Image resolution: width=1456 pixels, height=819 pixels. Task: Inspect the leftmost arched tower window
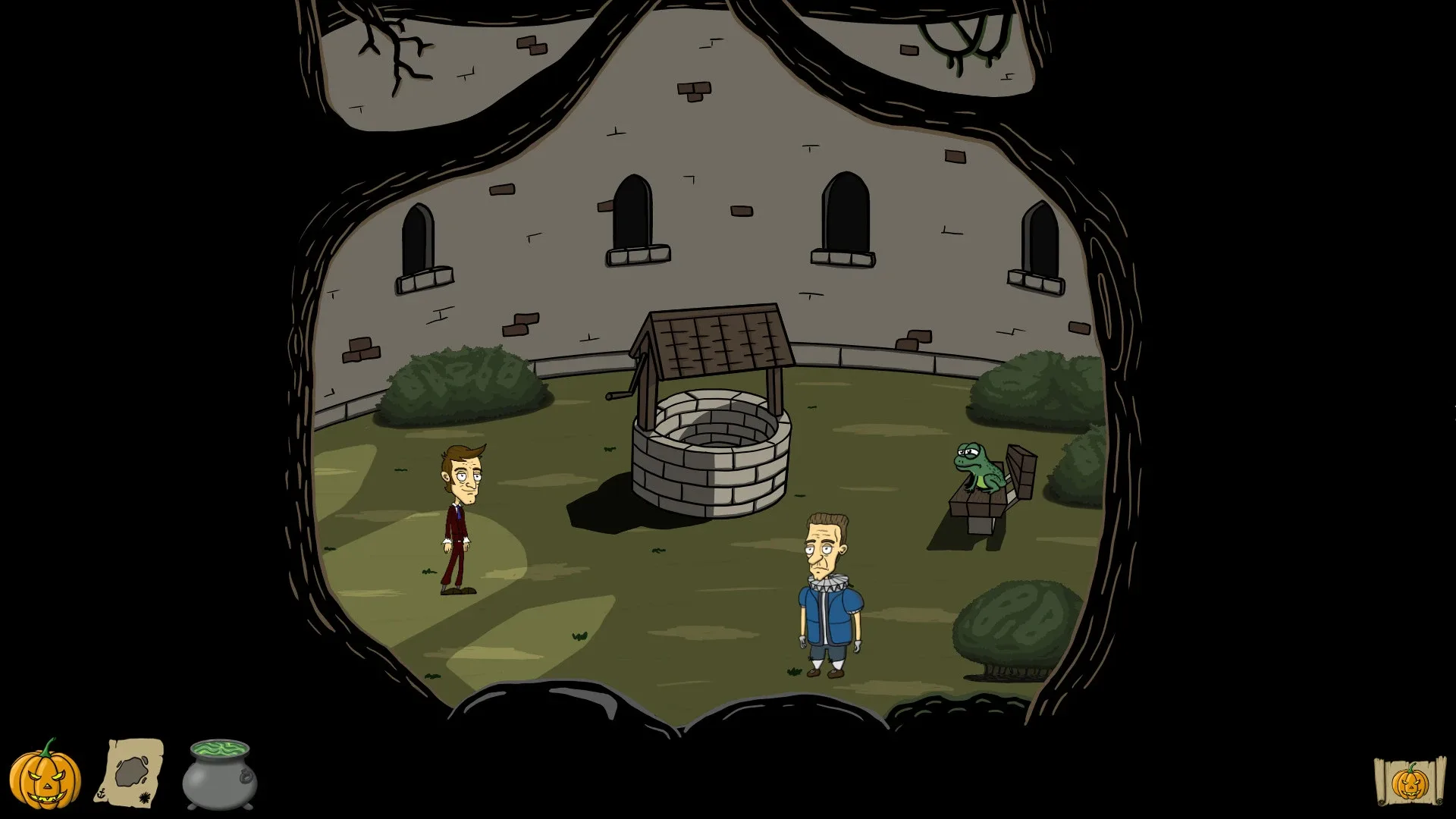point(419,235)
